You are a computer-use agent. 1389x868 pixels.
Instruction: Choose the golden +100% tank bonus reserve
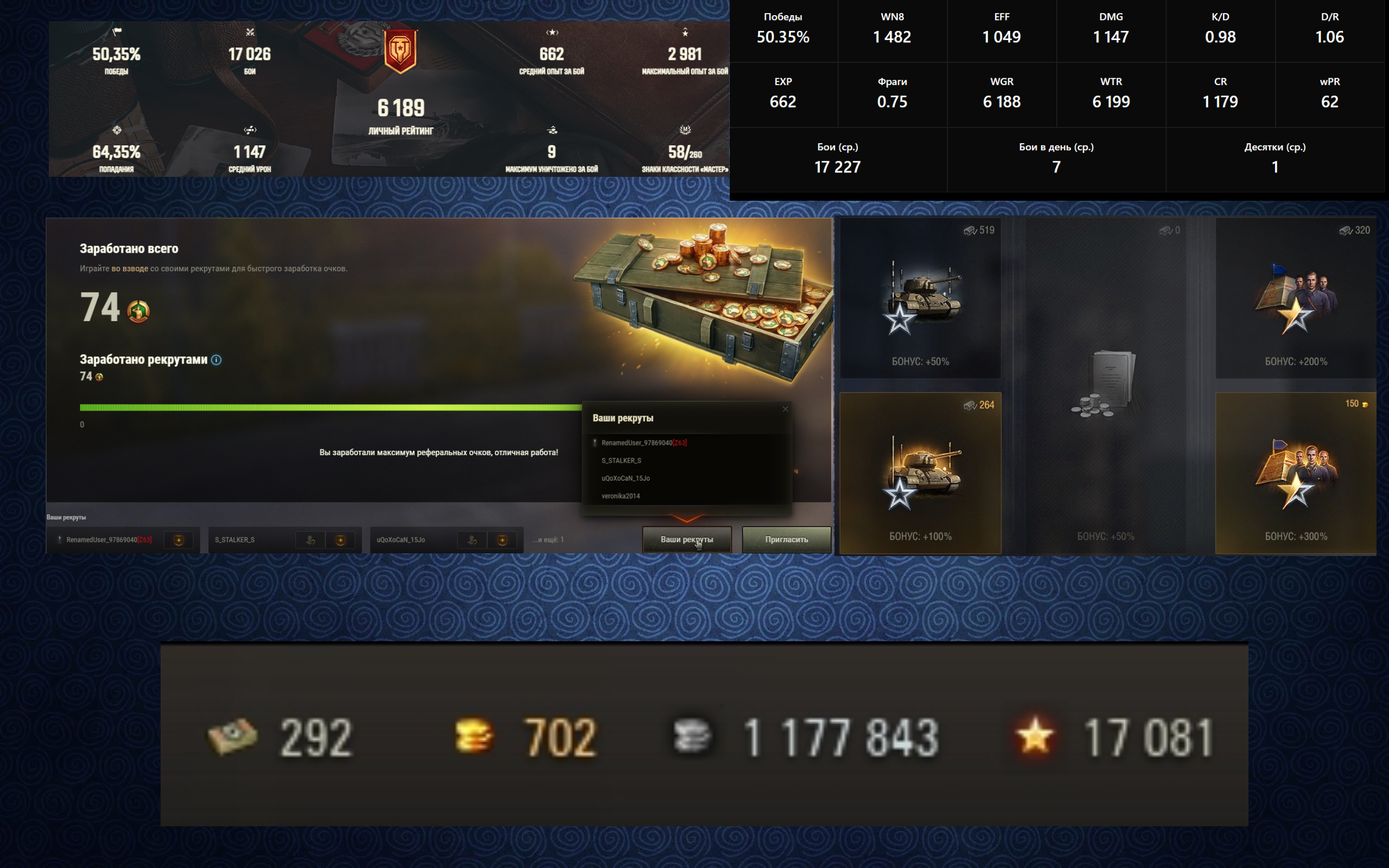click(x=920, y=473)
